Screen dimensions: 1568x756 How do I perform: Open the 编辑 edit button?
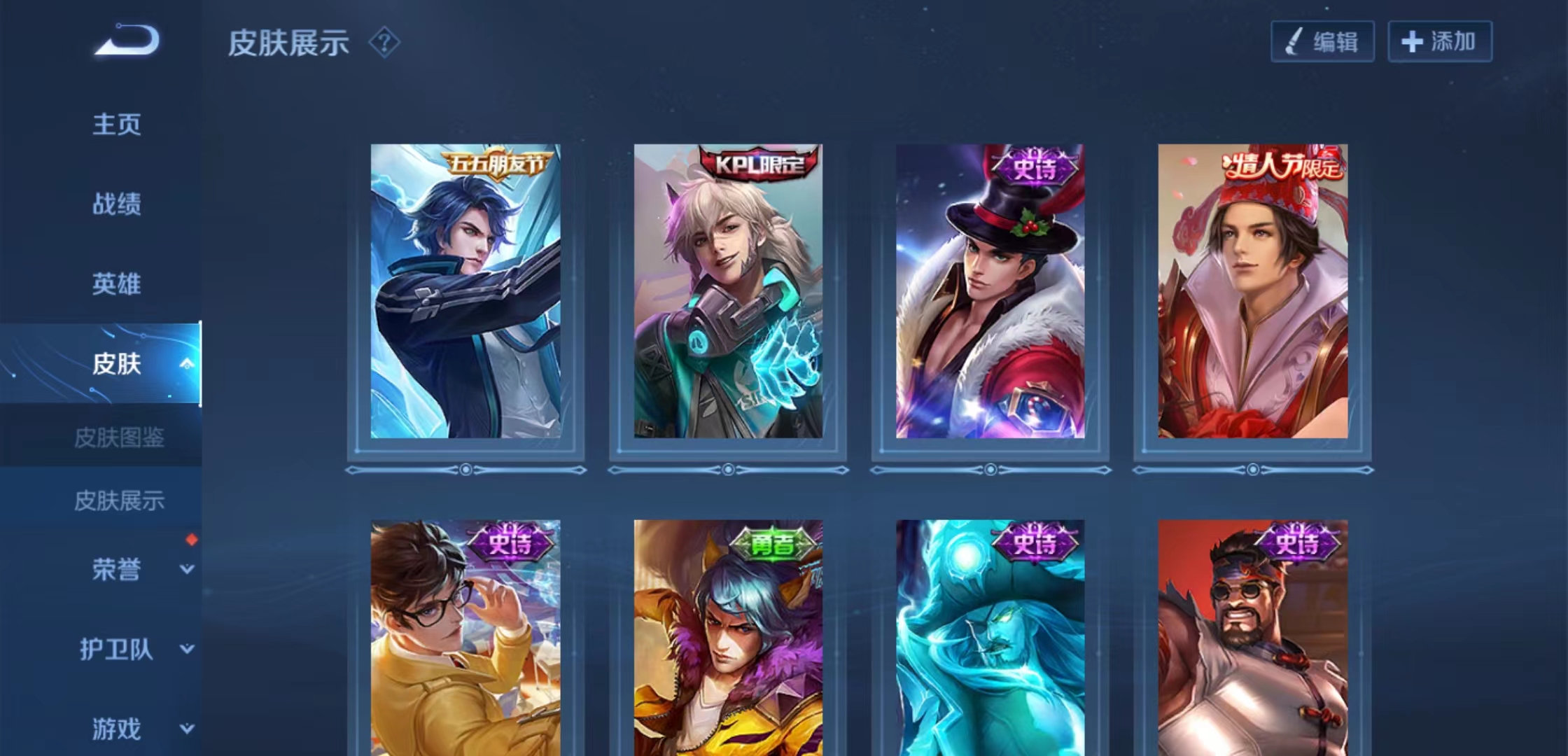point(1322,42)
